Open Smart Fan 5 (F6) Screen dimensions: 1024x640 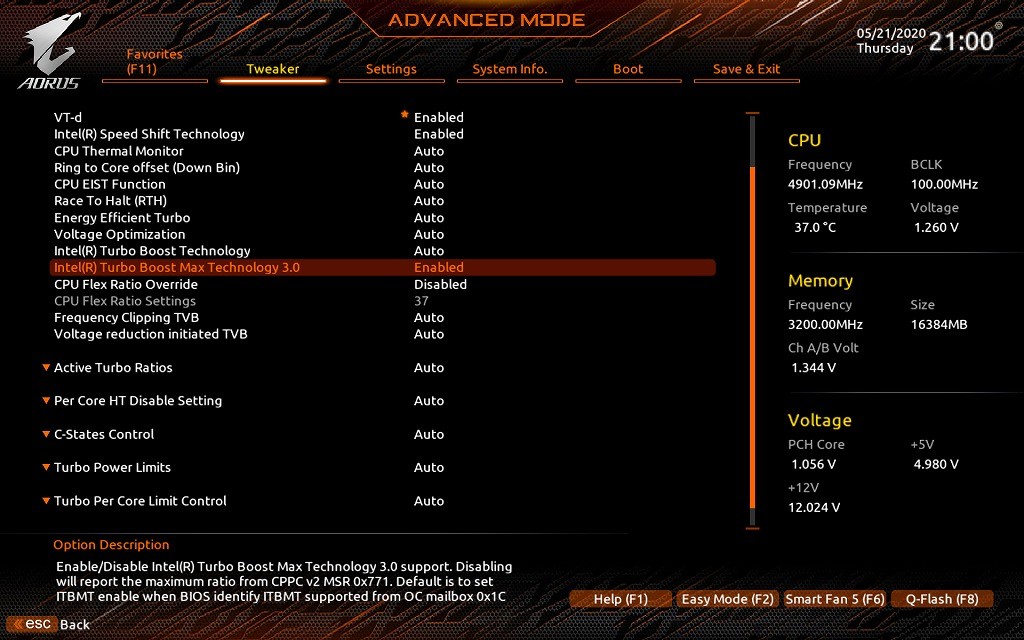[835, 599]
